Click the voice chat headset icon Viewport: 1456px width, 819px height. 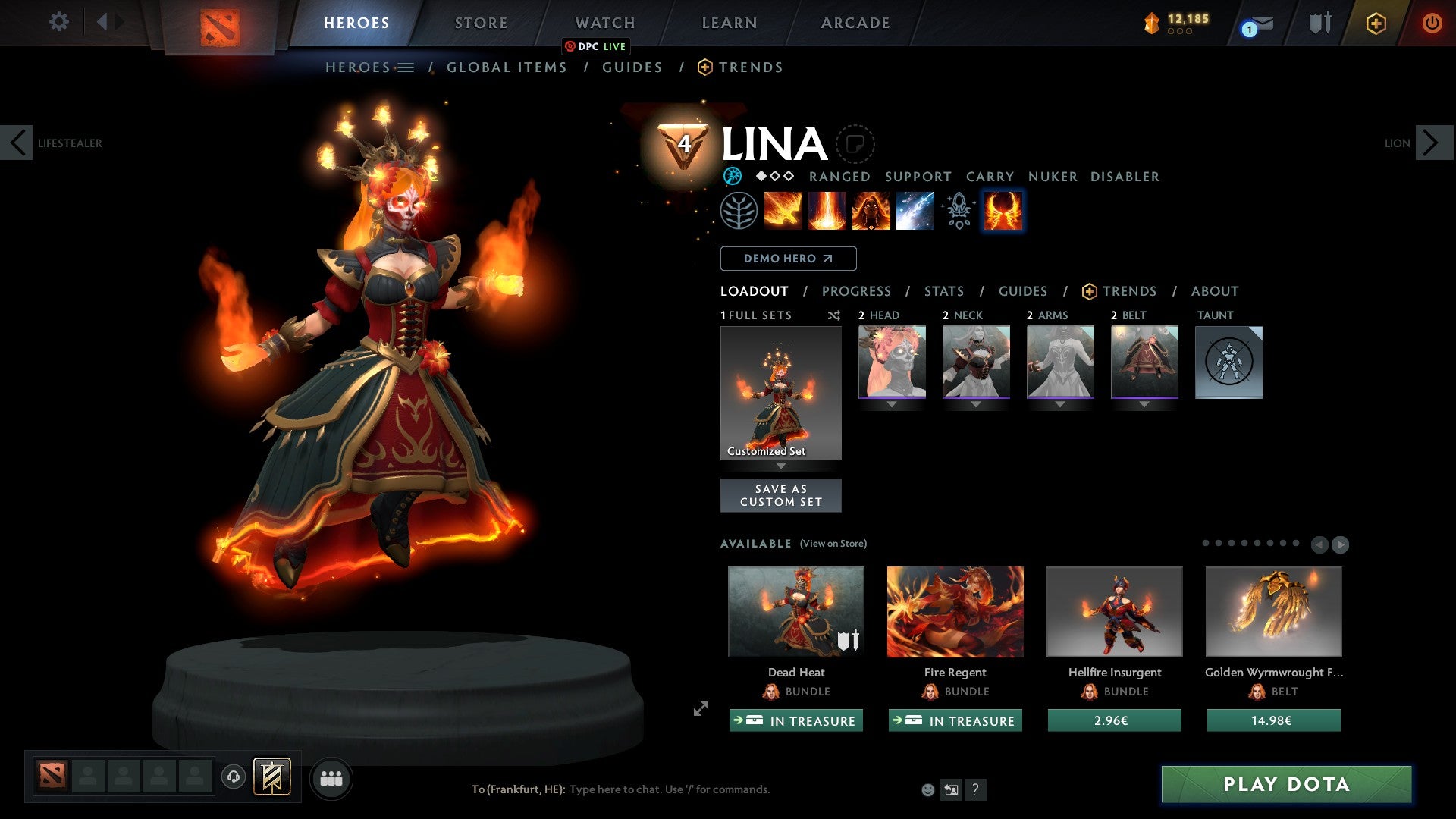coord(233,777)
